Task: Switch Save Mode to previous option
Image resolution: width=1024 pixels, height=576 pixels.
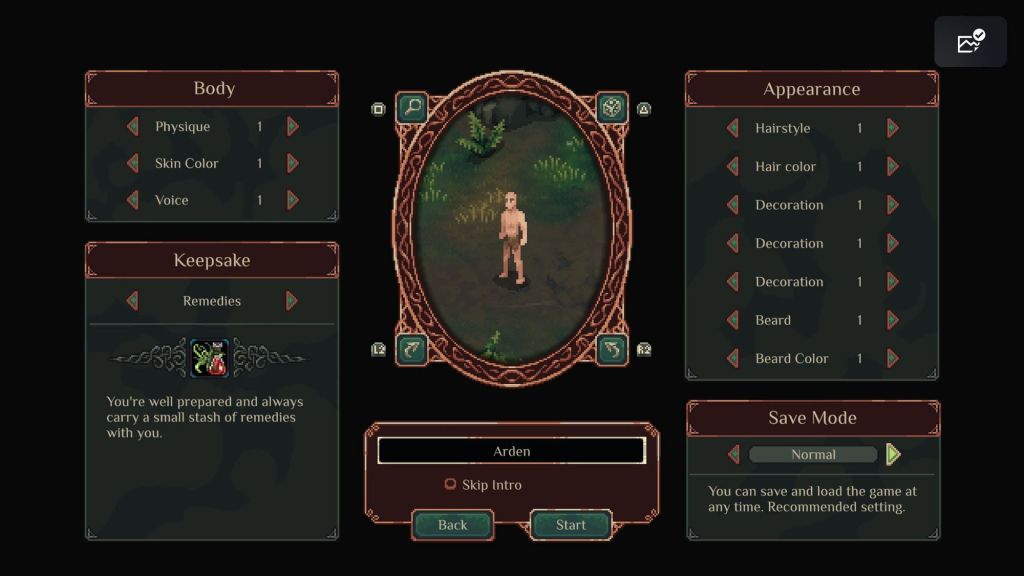Action: click(733, 454)
